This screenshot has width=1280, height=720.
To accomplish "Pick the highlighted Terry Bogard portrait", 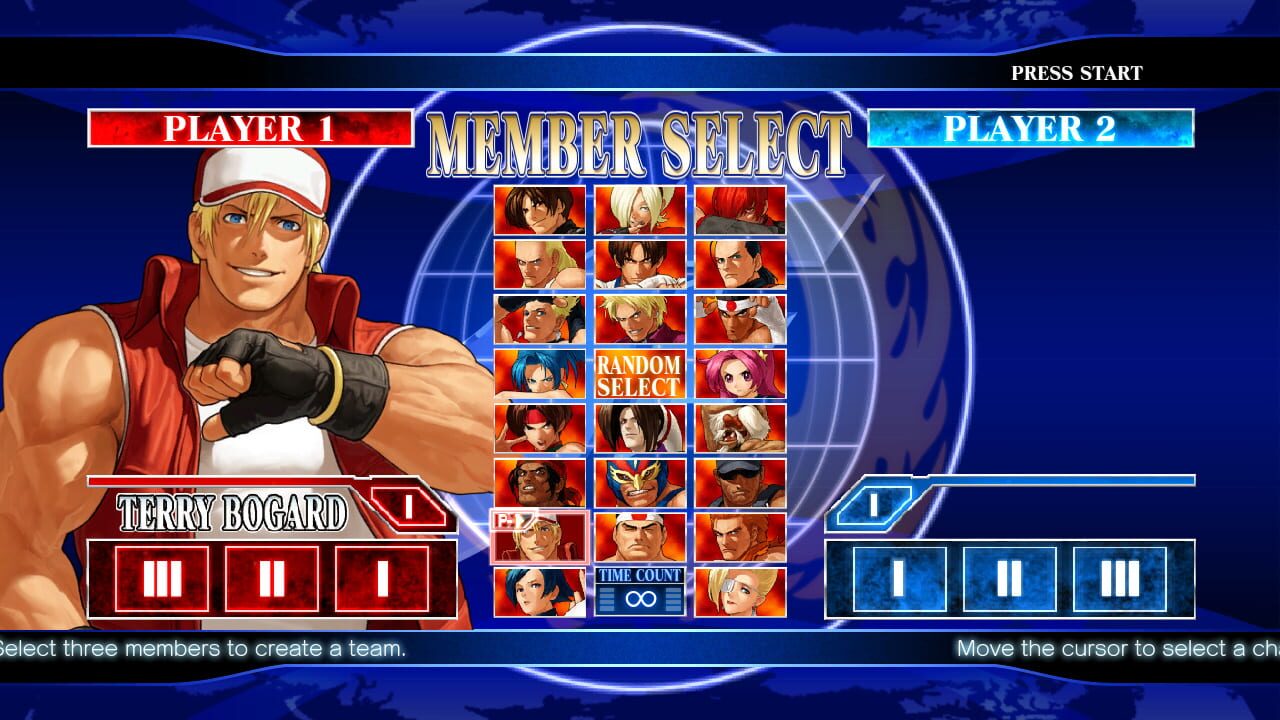I will (540, 537).
